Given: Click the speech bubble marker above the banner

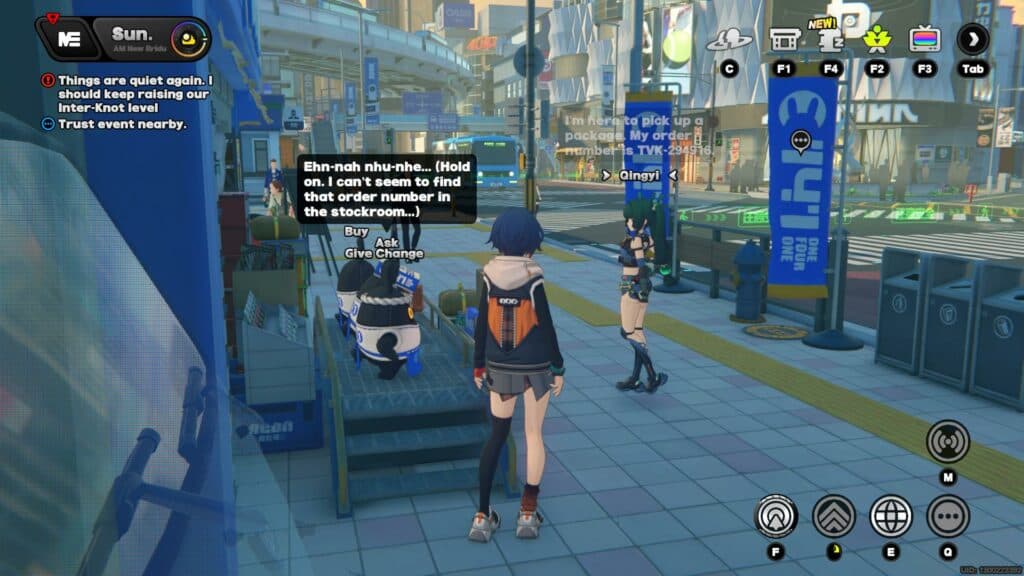Looking at the screenshot, I should (x=800, y=142).
